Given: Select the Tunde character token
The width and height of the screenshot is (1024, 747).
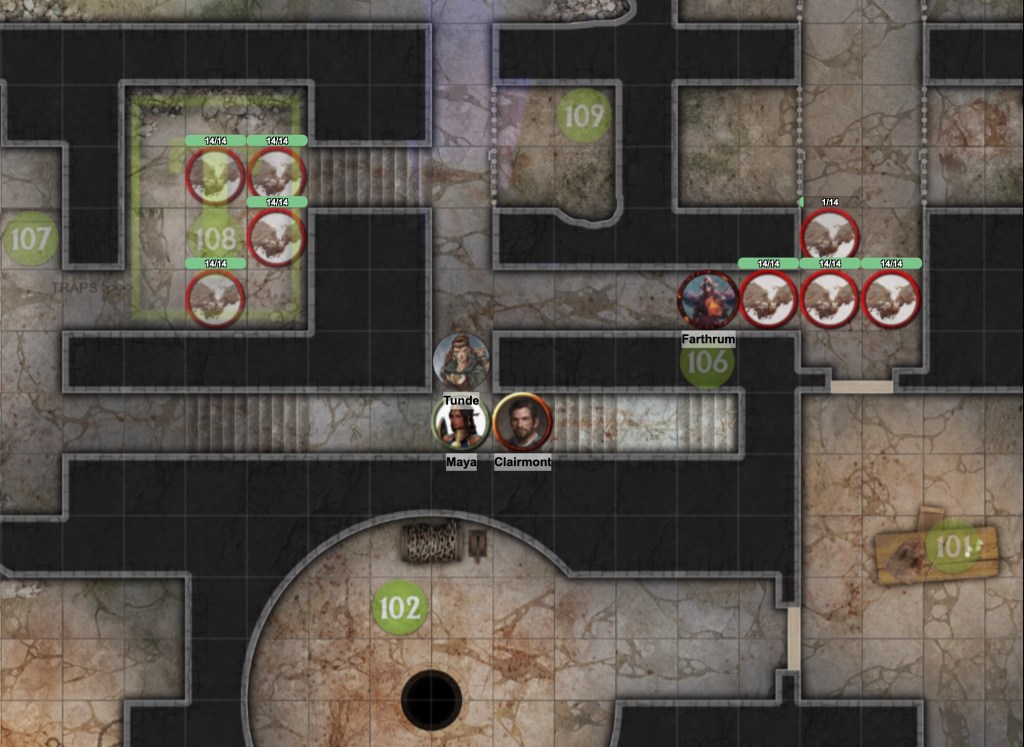Looking at the screenshot, I should click(461, 360).
